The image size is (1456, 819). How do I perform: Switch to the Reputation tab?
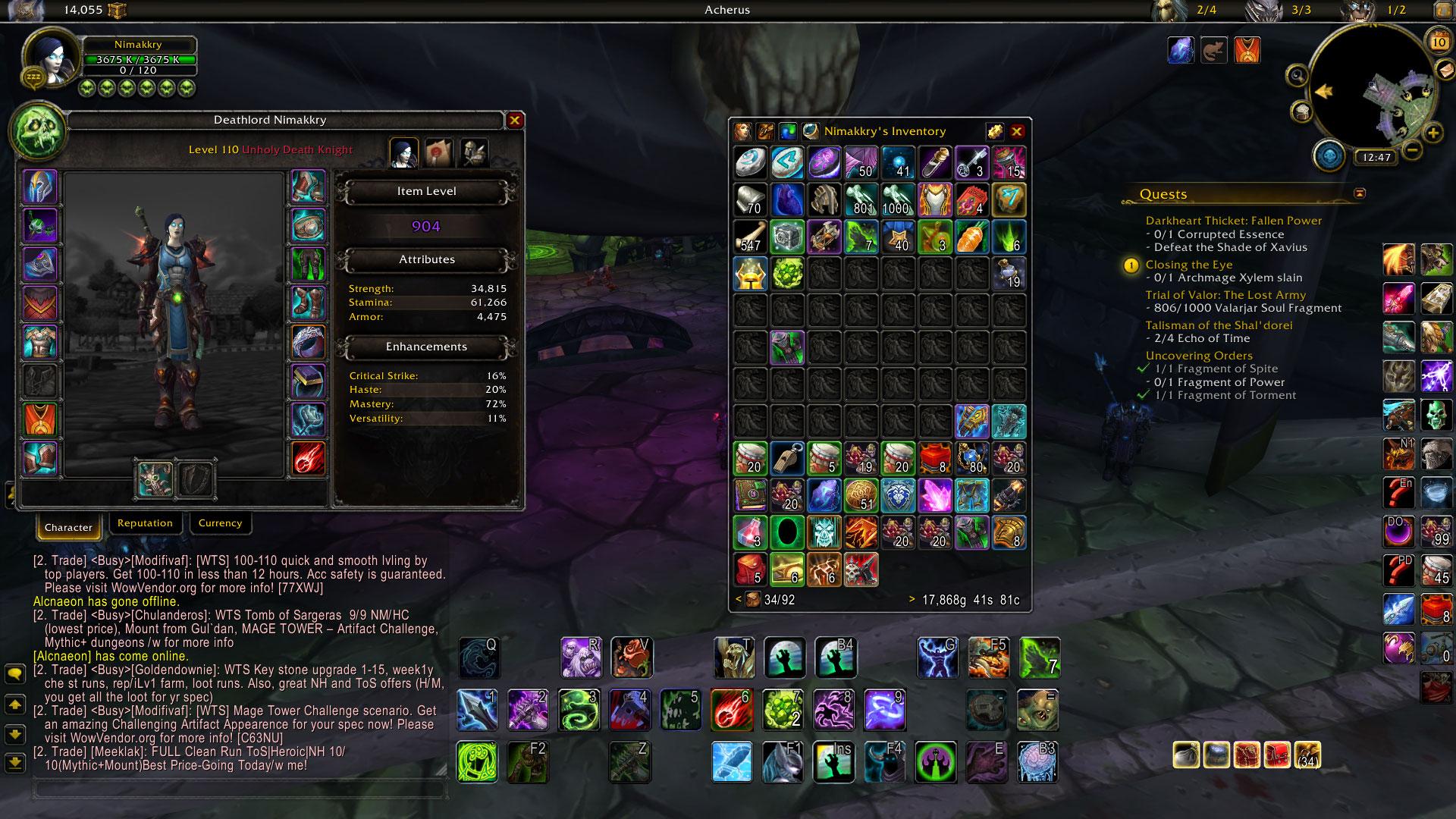(x=145, y=523)
